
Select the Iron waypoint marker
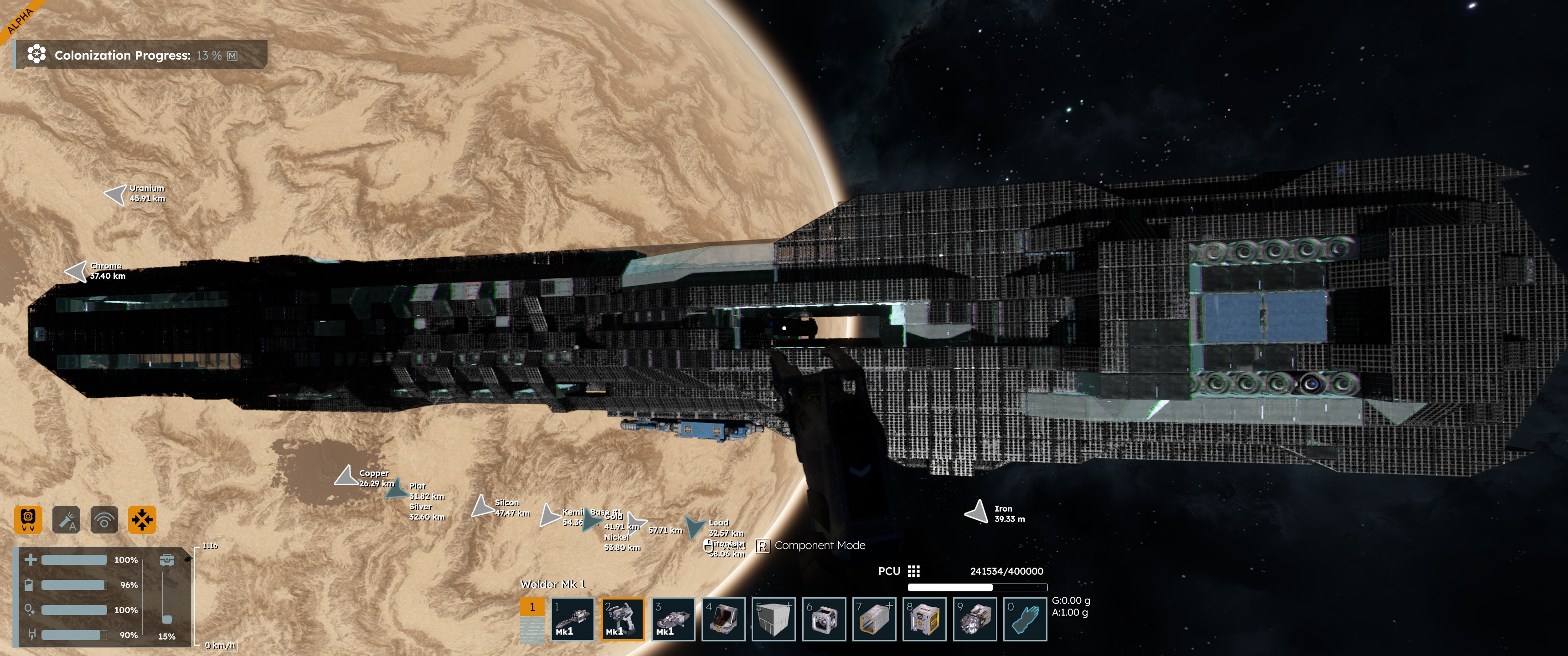point(977,512)
